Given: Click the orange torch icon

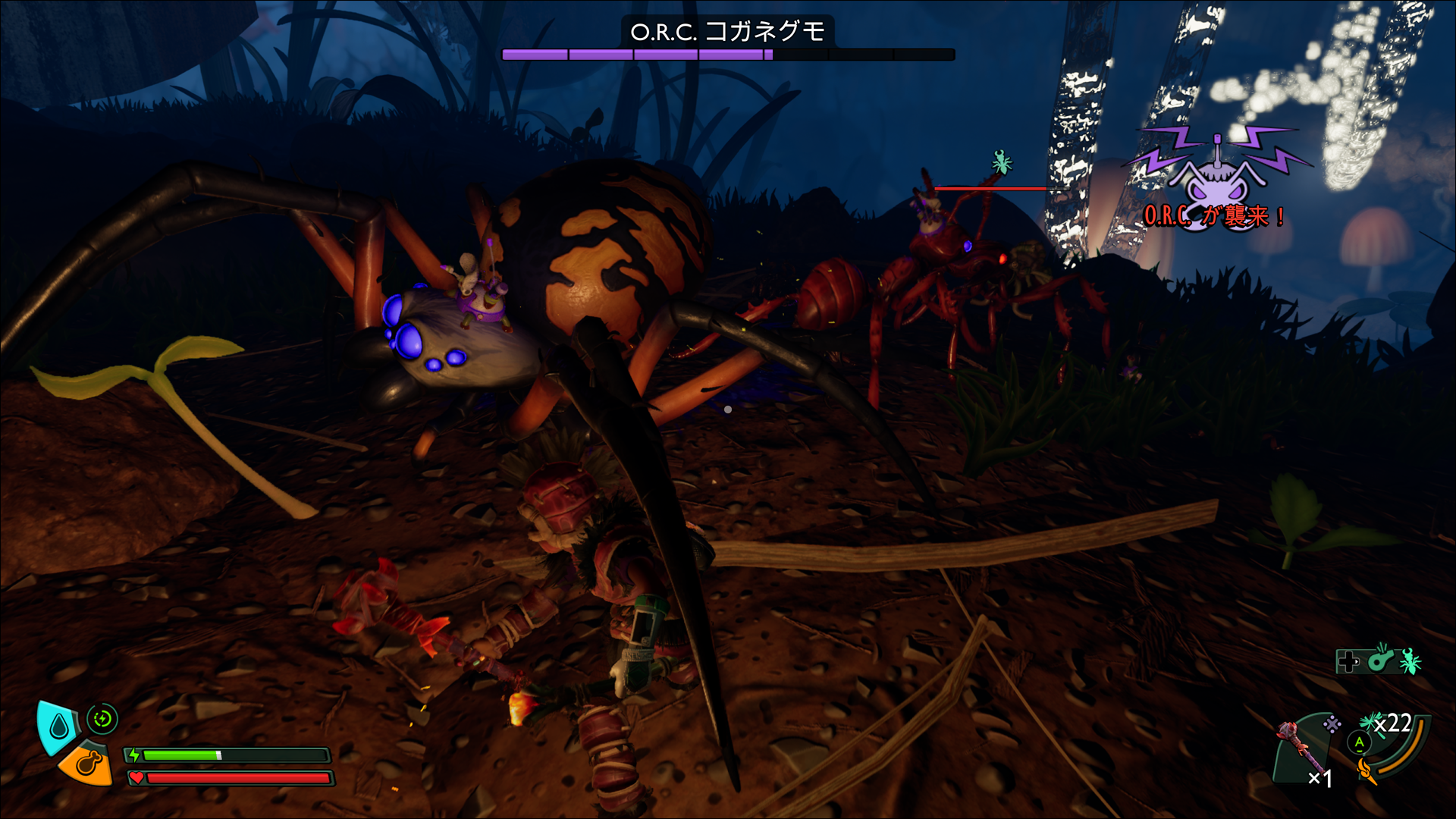Looking at the screenshot, I should click(x=1367, y=772).
